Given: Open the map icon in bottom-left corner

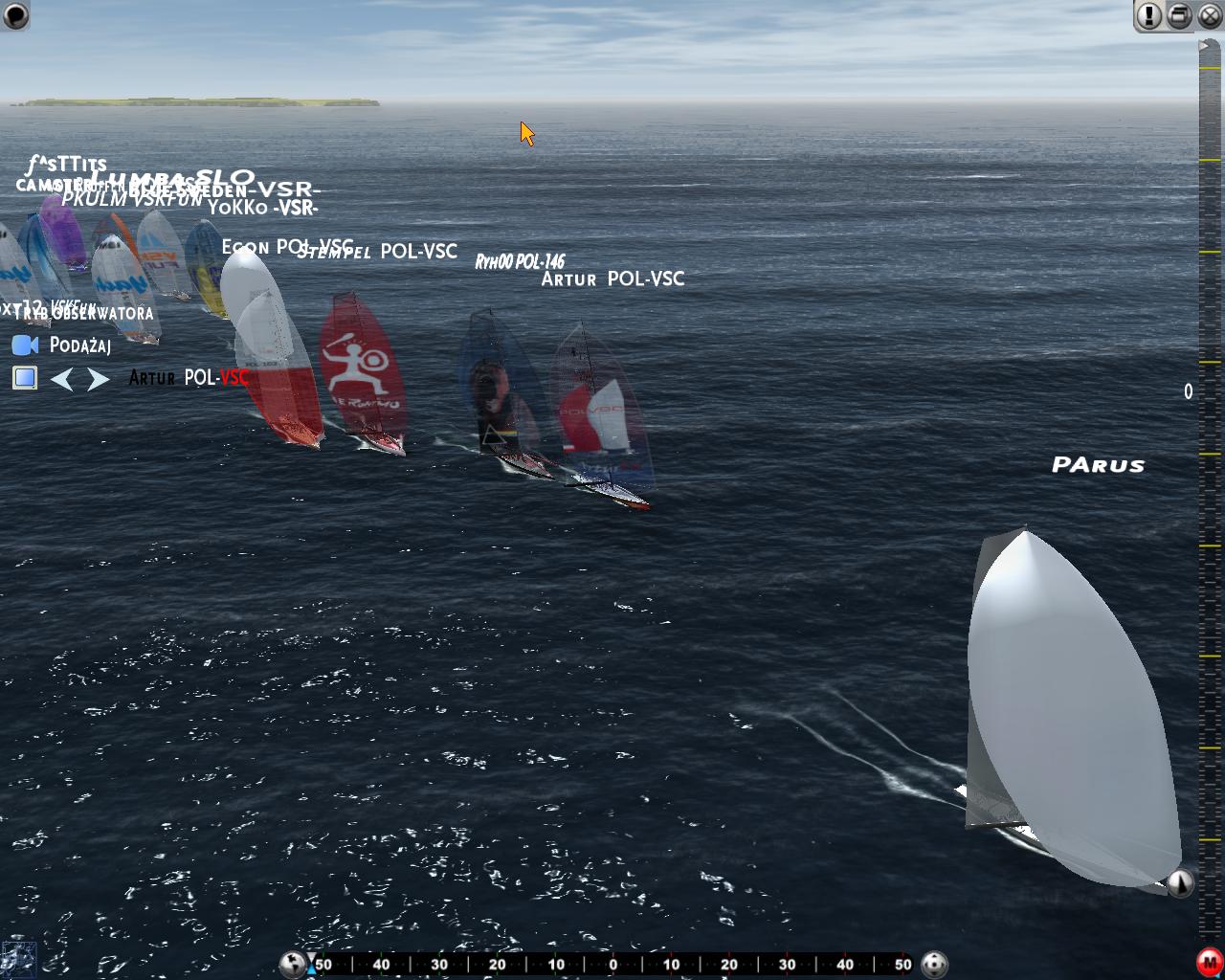Looking at the screenshot, I should [18, 960].
